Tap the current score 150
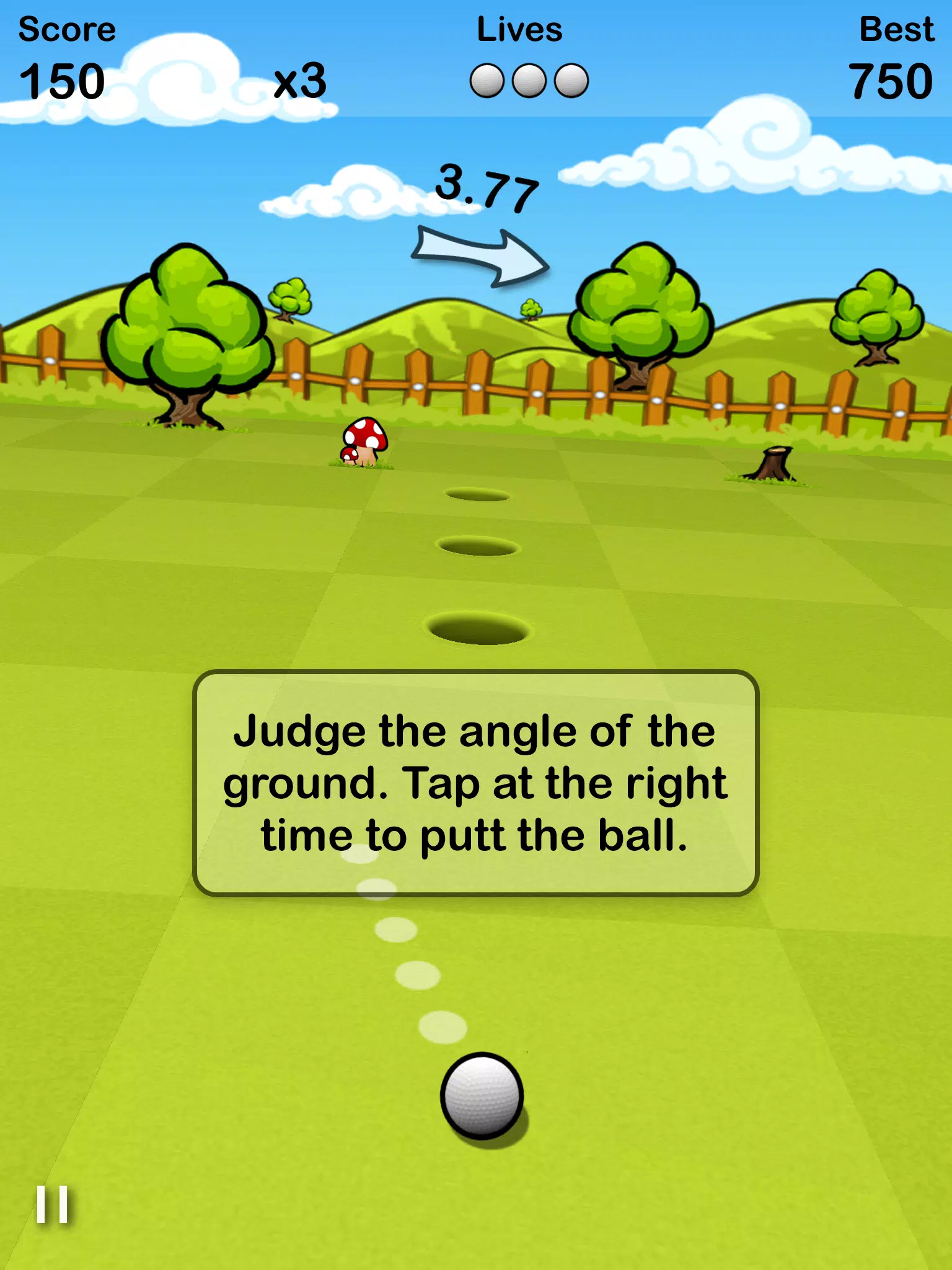952x1270 pixels. 62,81
